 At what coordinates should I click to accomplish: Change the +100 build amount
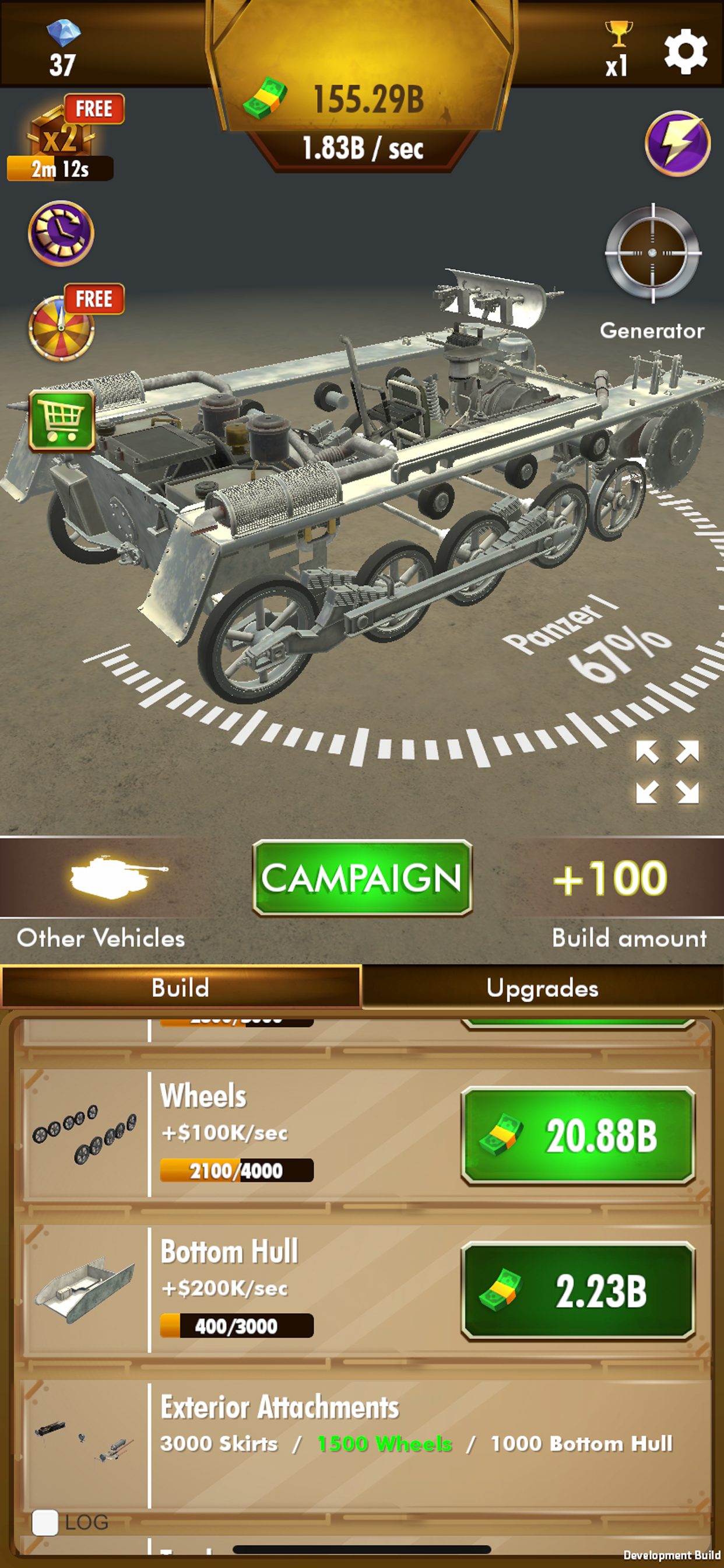[610, 878]
